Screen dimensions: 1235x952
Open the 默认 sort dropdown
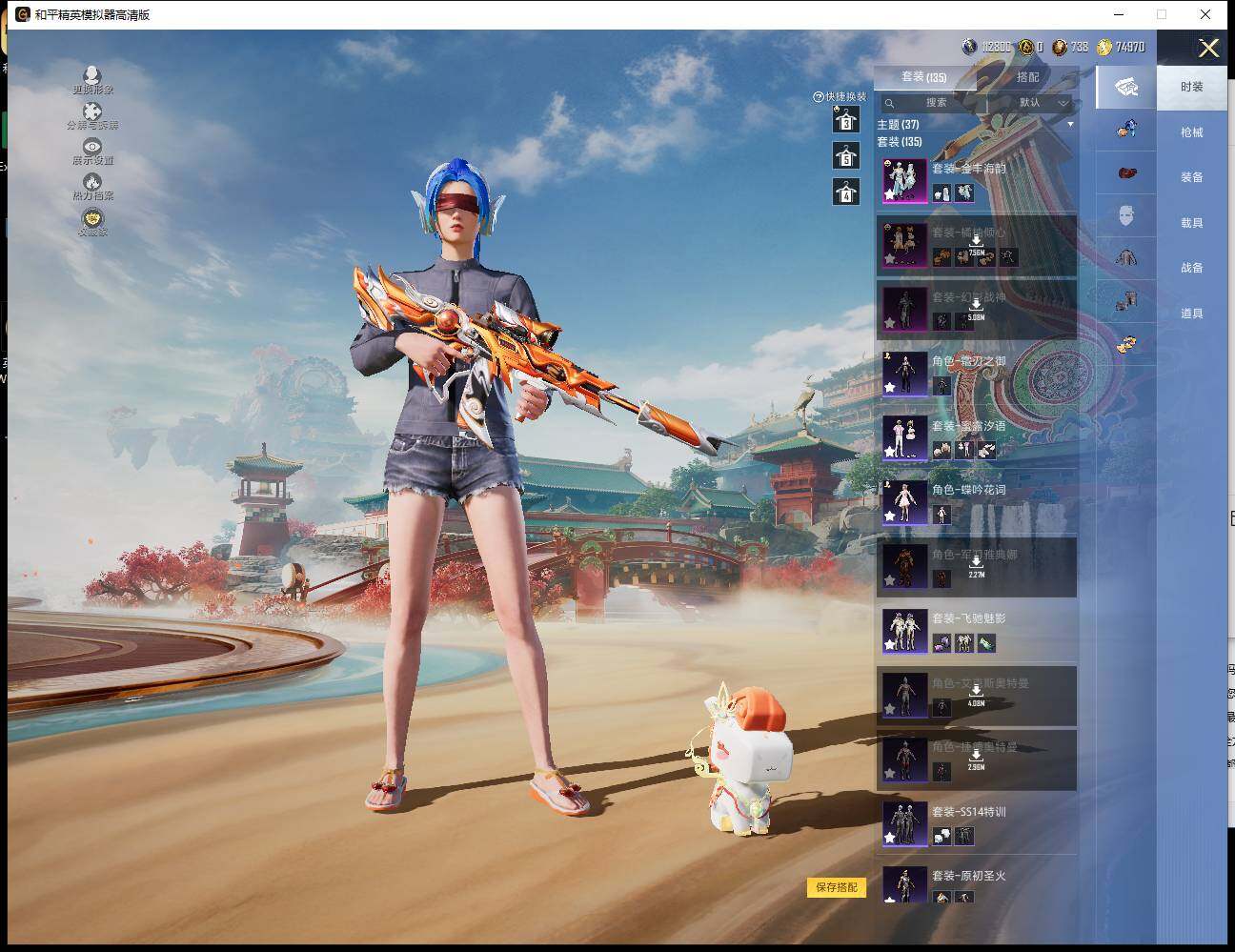(1035, 103)
